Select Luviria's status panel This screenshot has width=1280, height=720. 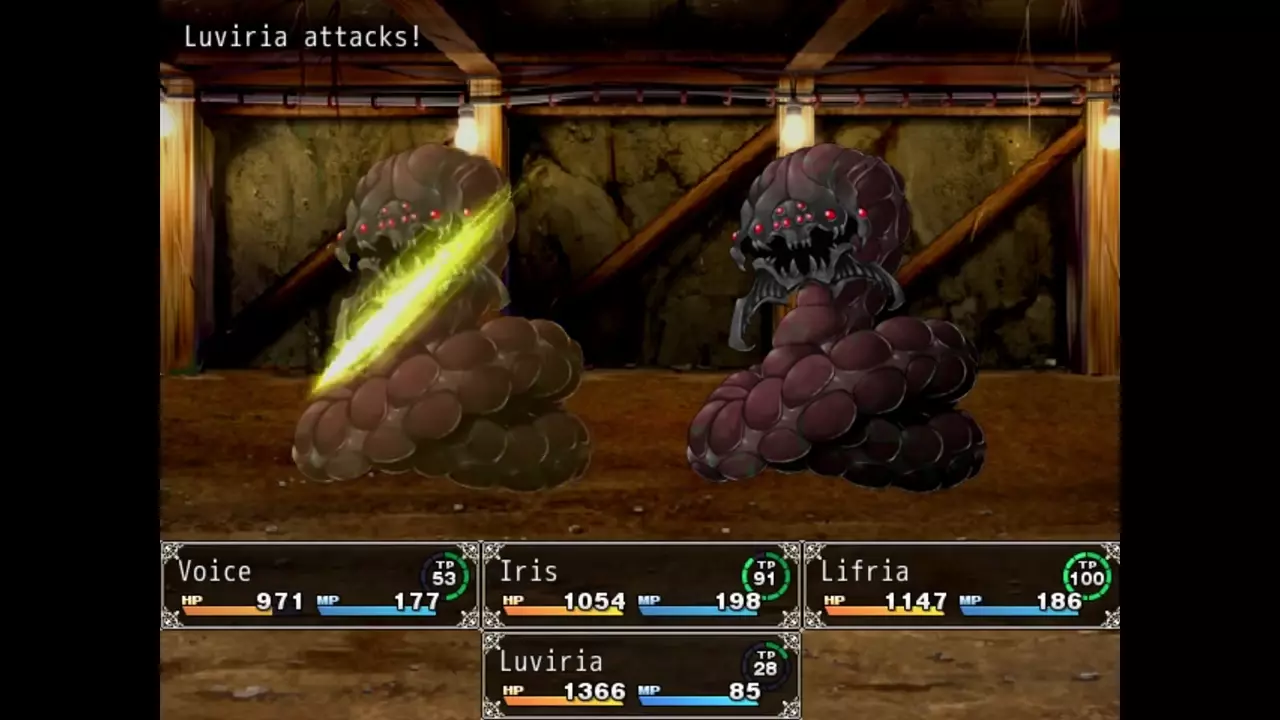point(641,676)
